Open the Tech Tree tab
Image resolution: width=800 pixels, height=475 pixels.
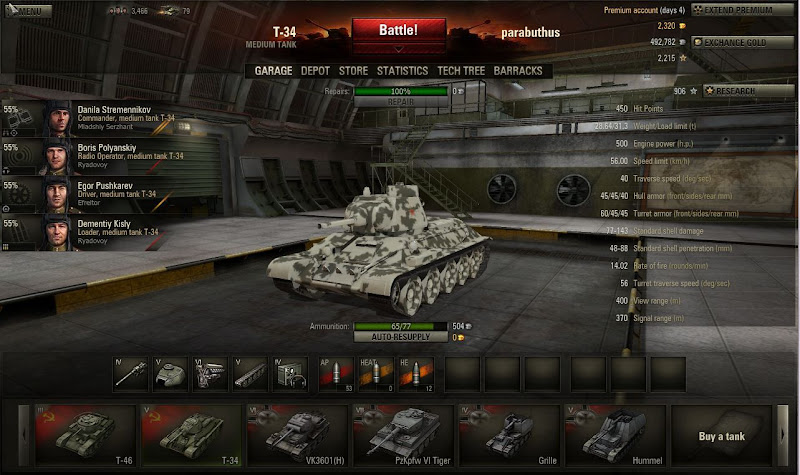461,71
